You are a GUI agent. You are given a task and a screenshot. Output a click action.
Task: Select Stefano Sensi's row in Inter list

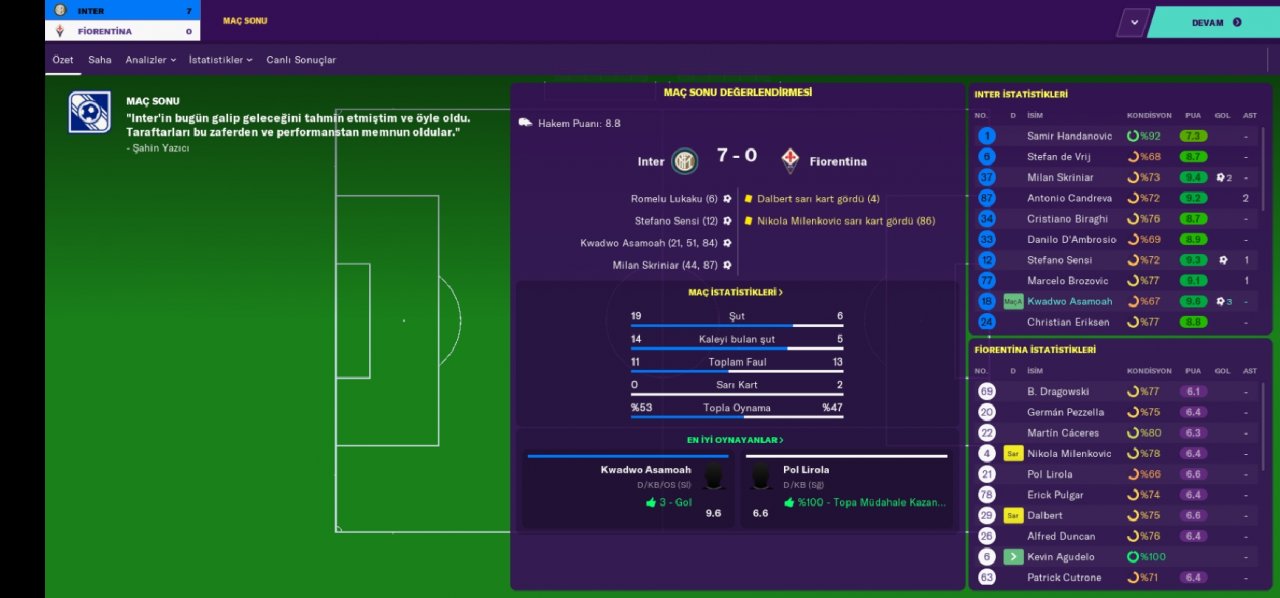pos(1062,260)
